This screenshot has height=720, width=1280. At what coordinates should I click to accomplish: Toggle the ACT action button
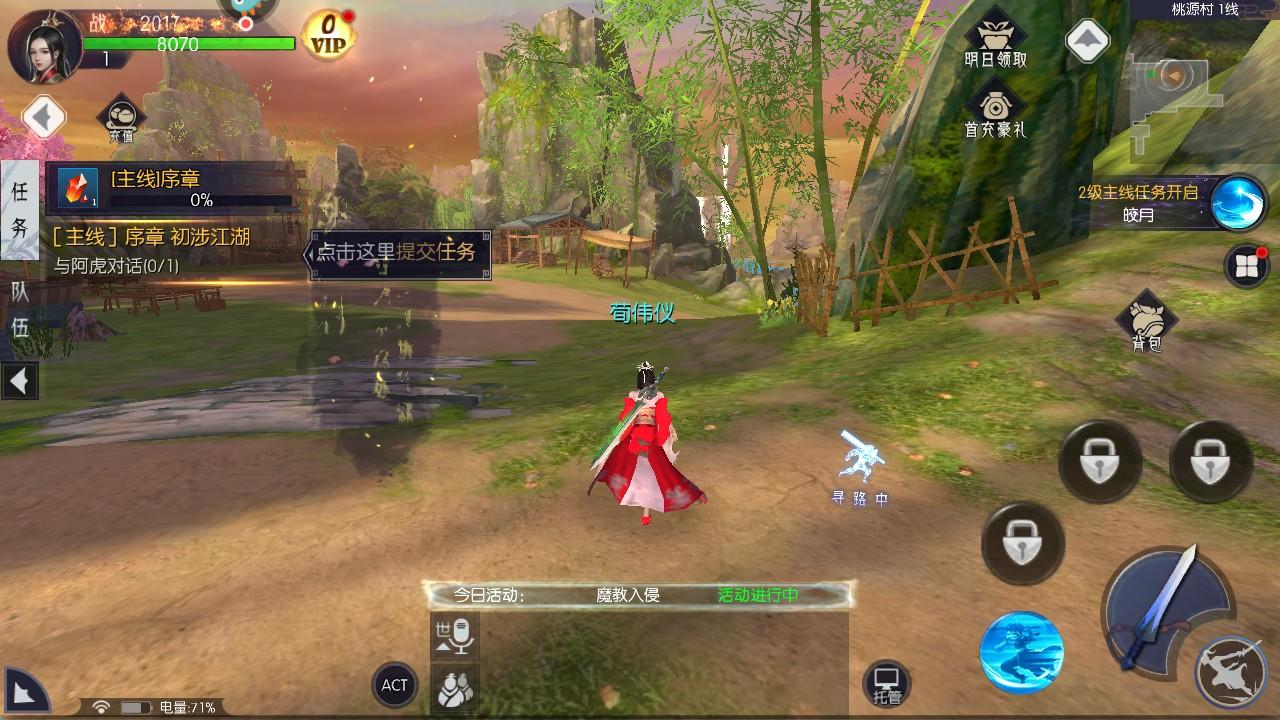(394, 686)
